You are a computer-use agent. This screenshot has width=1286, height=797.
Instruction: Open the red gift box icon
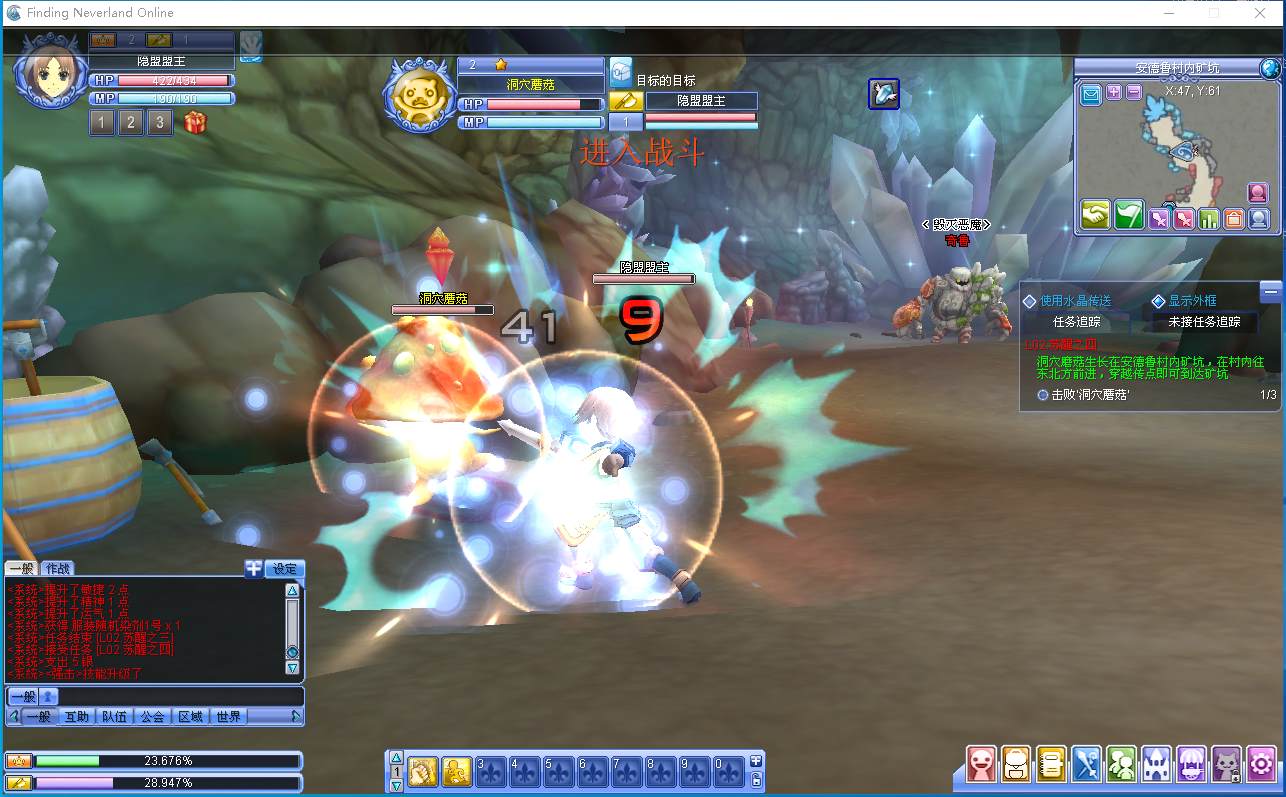tap(195, 123)
